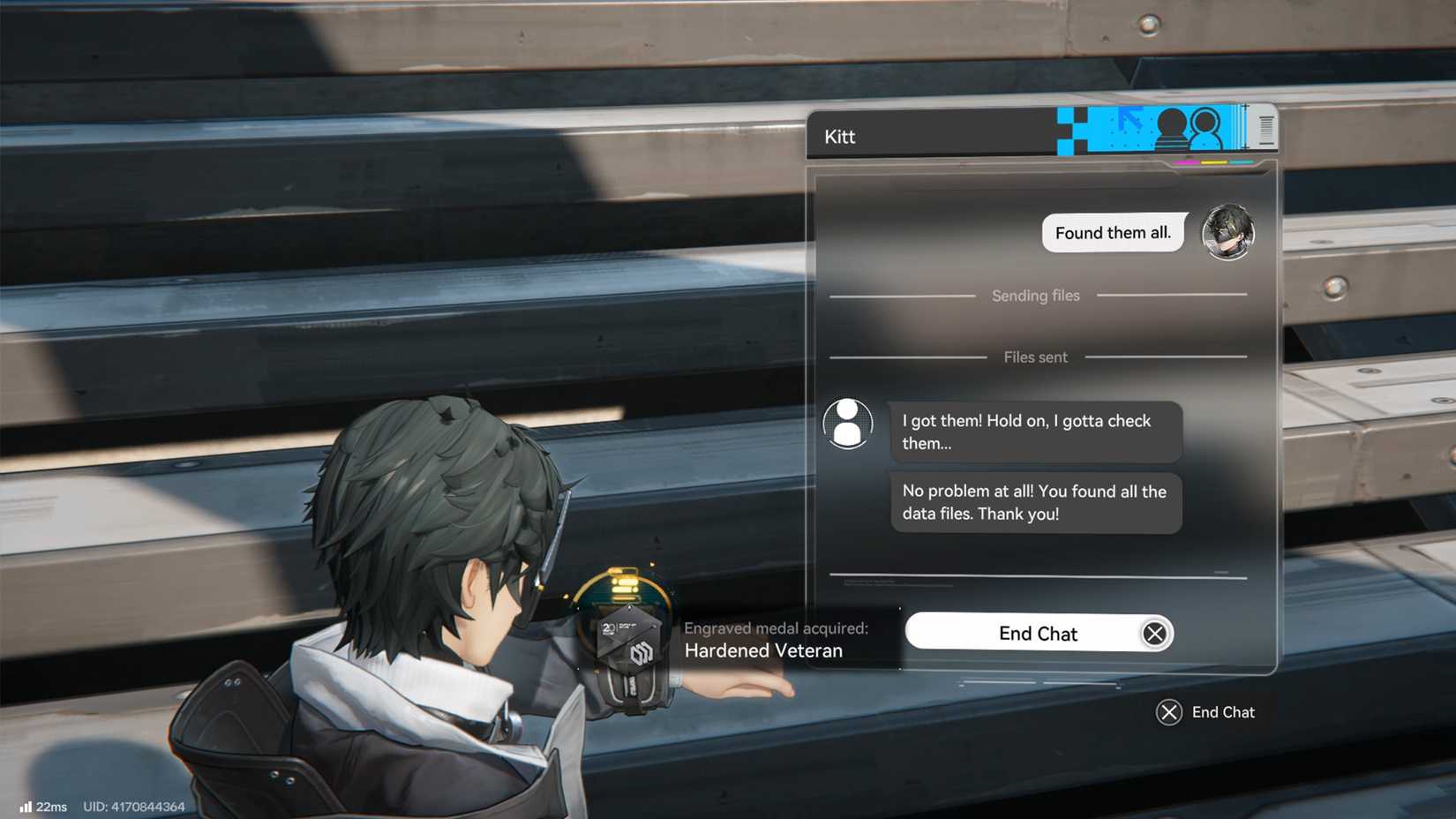Viewport: 1456px width, 819px height.
Task: Click the bottom-right End Chat prompt
Action: click(x=1222, y=712)
